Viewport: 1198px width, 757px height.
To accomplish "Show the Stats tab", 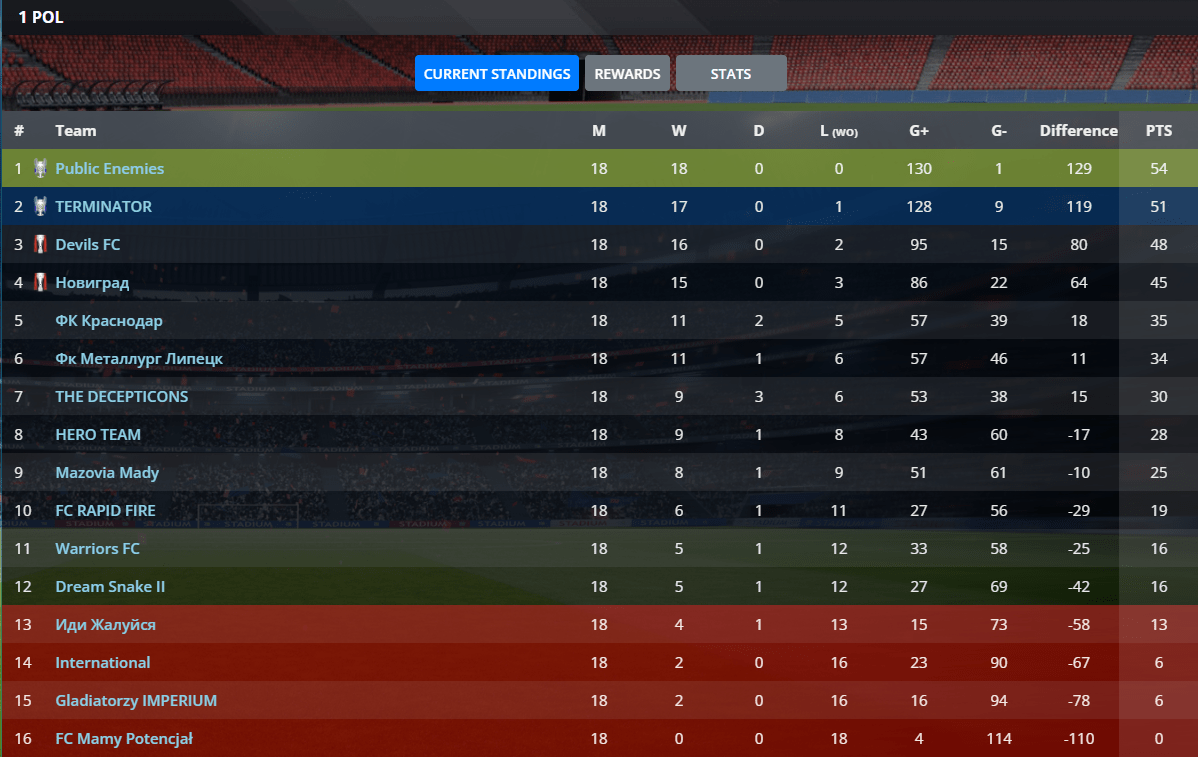I will coord(731,74).
